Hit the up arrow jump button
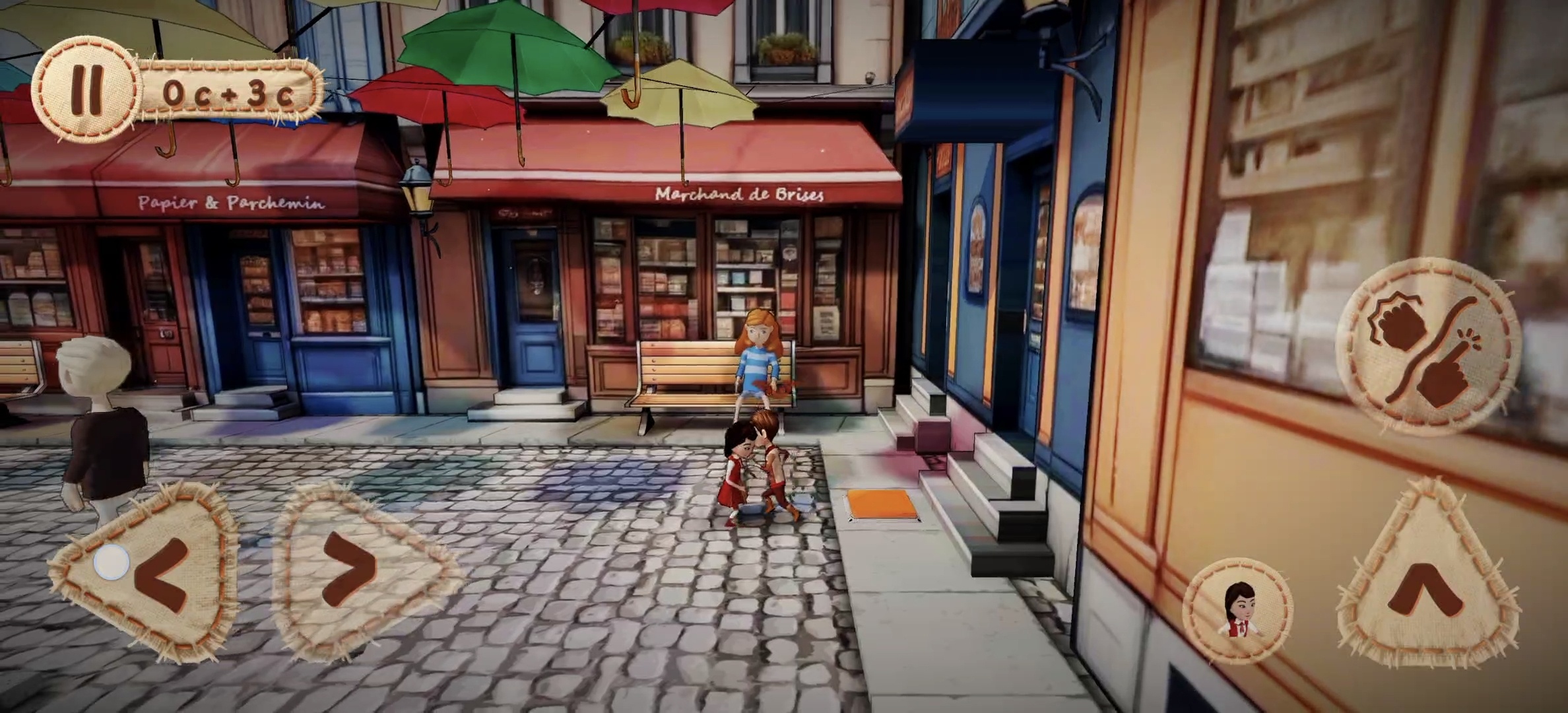 pos(1428,584)
